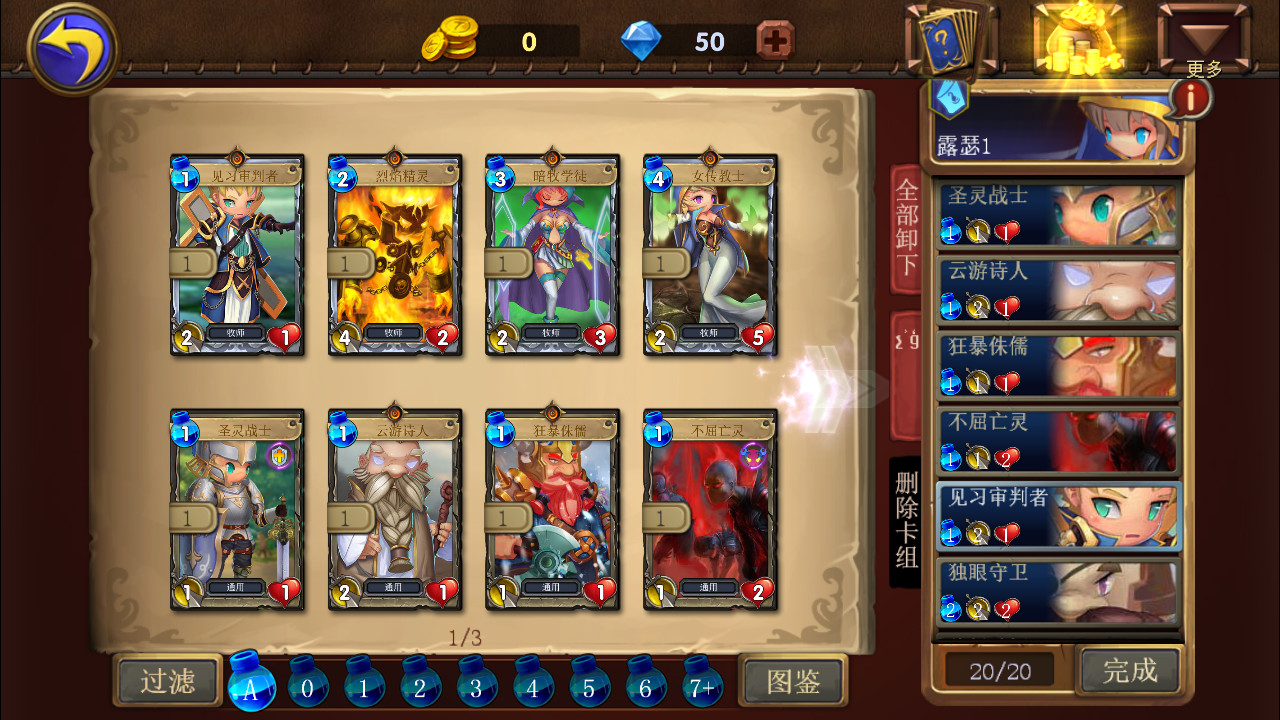Click the 过滤 filter button
Viewport: 1280px width, 720px height.
click(166, 680)
